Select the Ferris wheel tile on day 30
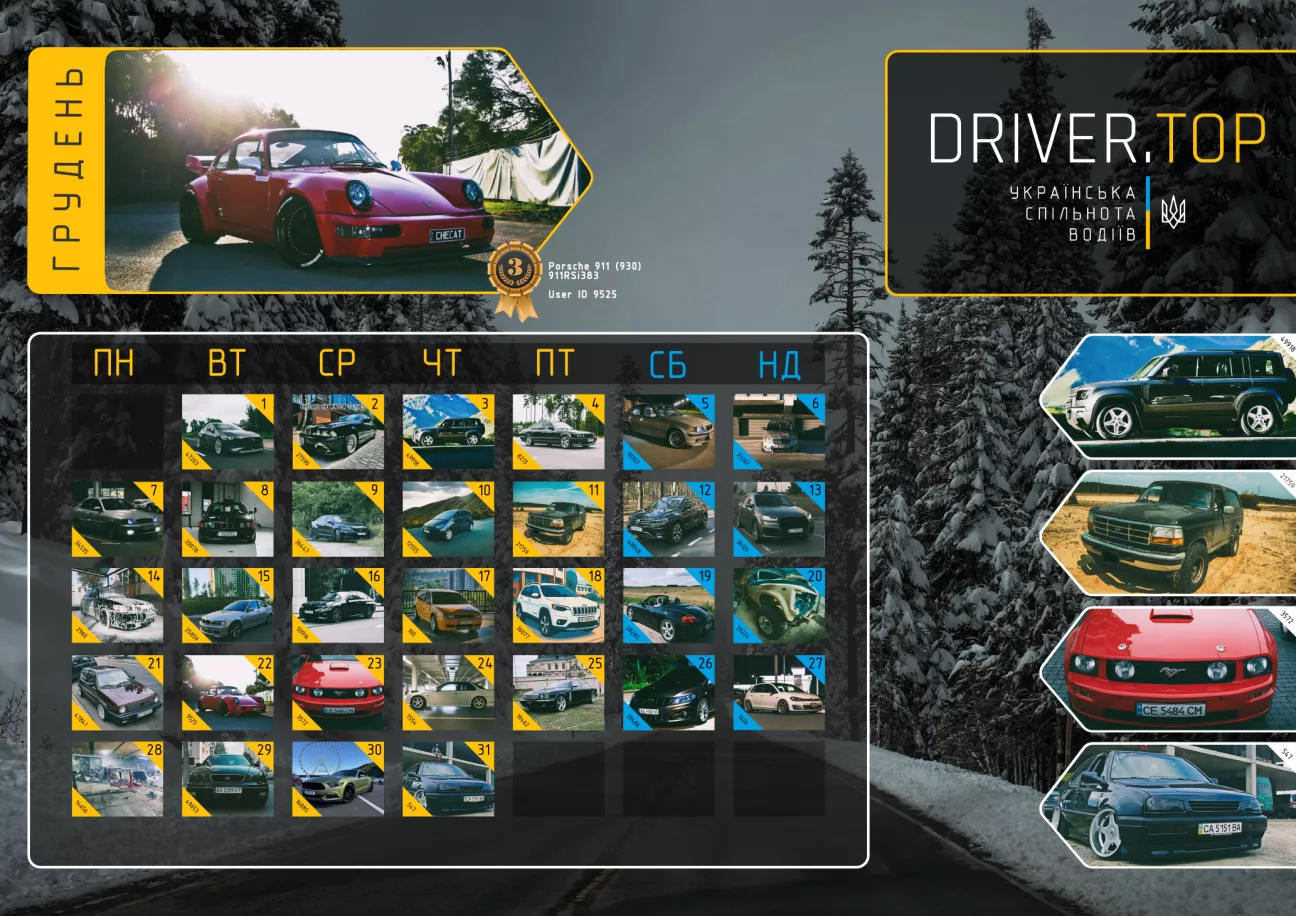Viewport: 1296px width, 916px height. [337, 779]
